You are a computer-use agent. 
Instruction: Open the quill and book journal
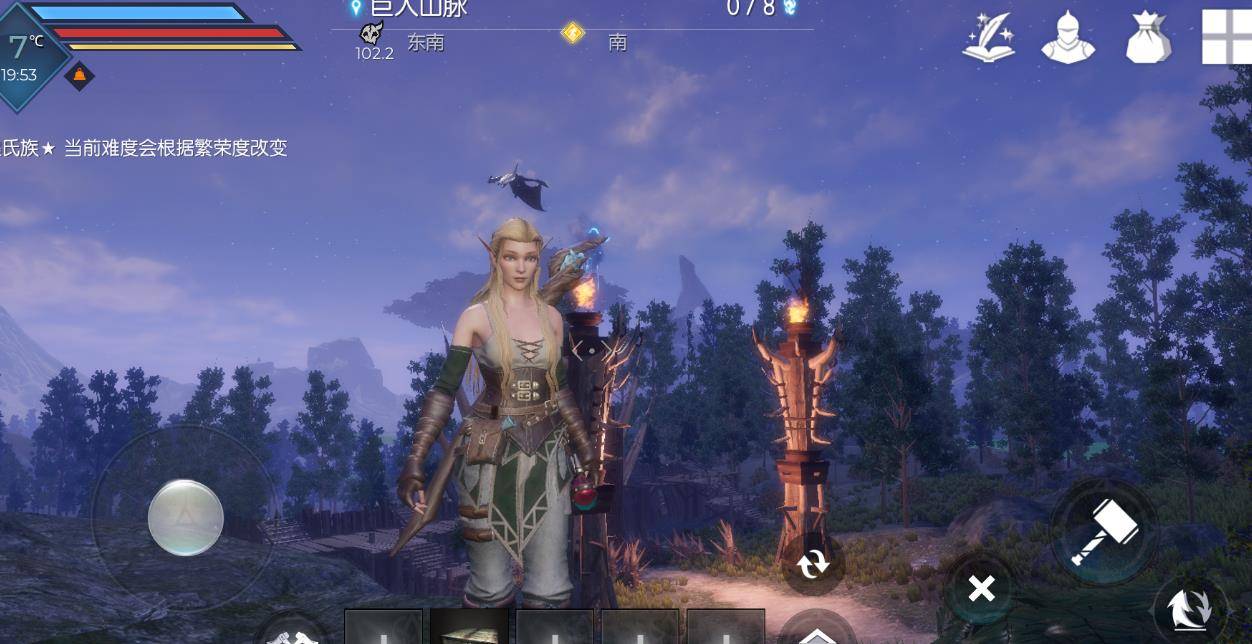pyautogui.click(x=989, y=38)
